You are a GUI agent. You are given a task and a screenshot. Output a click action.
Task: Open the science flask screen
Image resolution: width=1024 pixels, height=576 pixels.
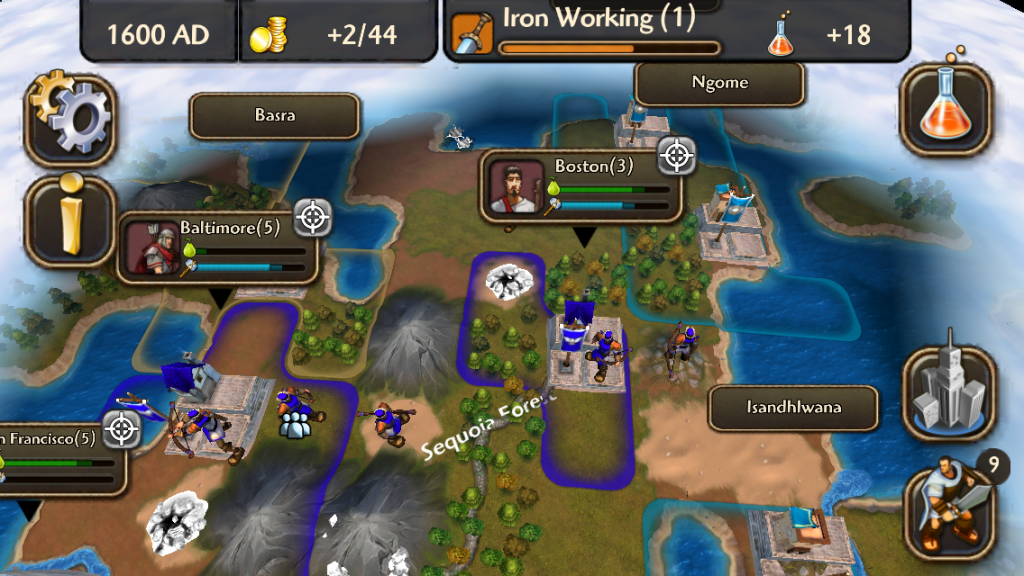[x=946, y=110]
